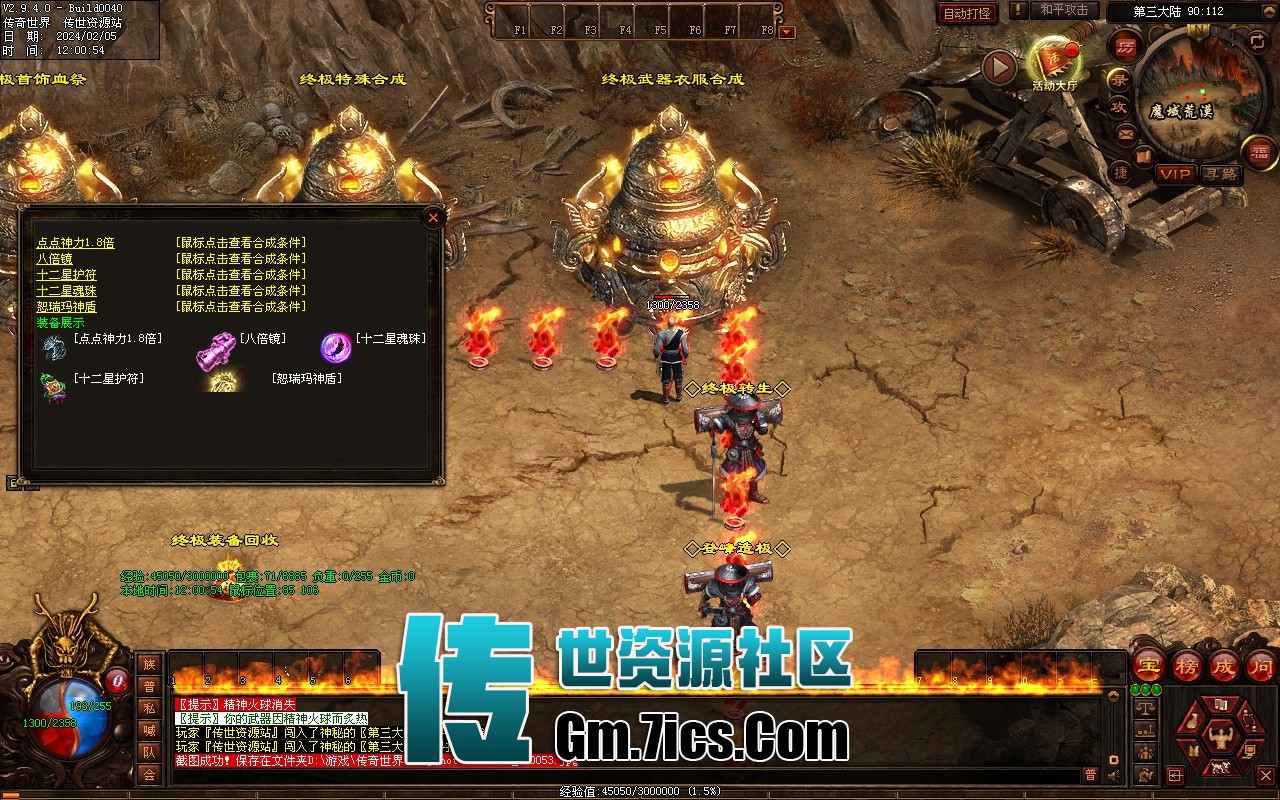
Task: Activate the 寻路 pathfinding button
Action: (x=1220, y=174)
